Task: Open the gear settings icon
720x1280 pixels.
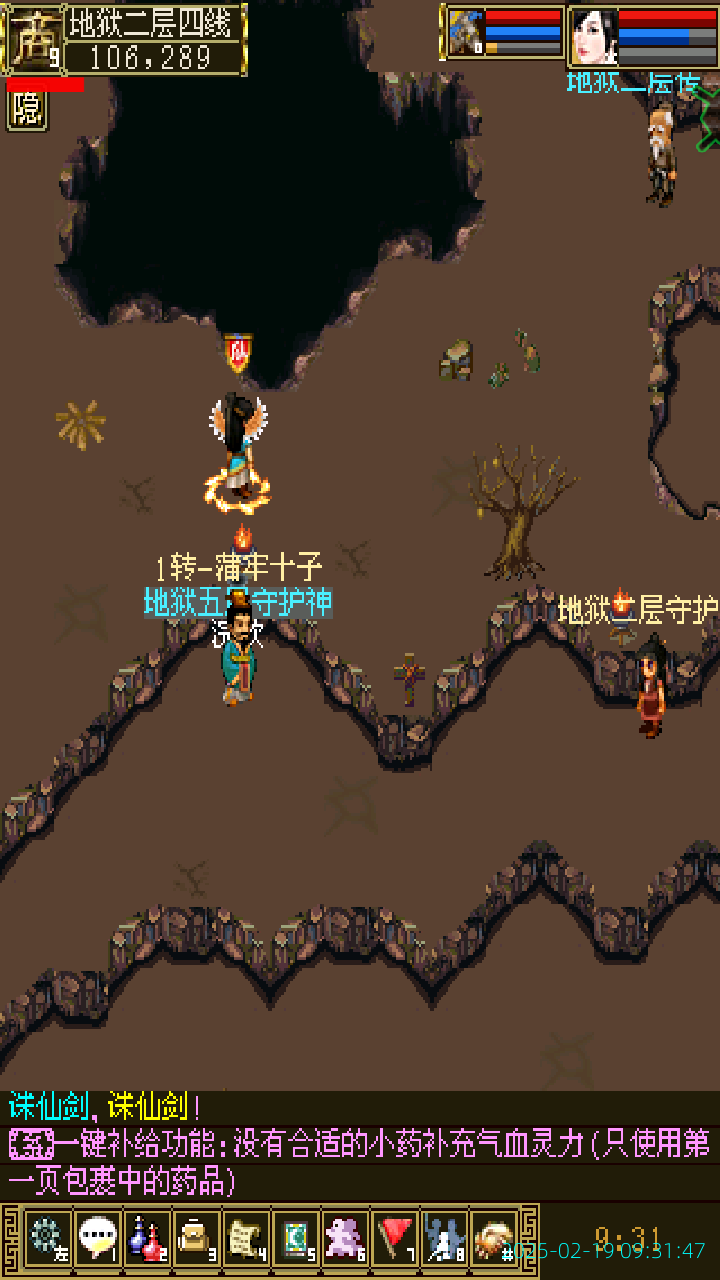Action: [x=47, y=1239]
